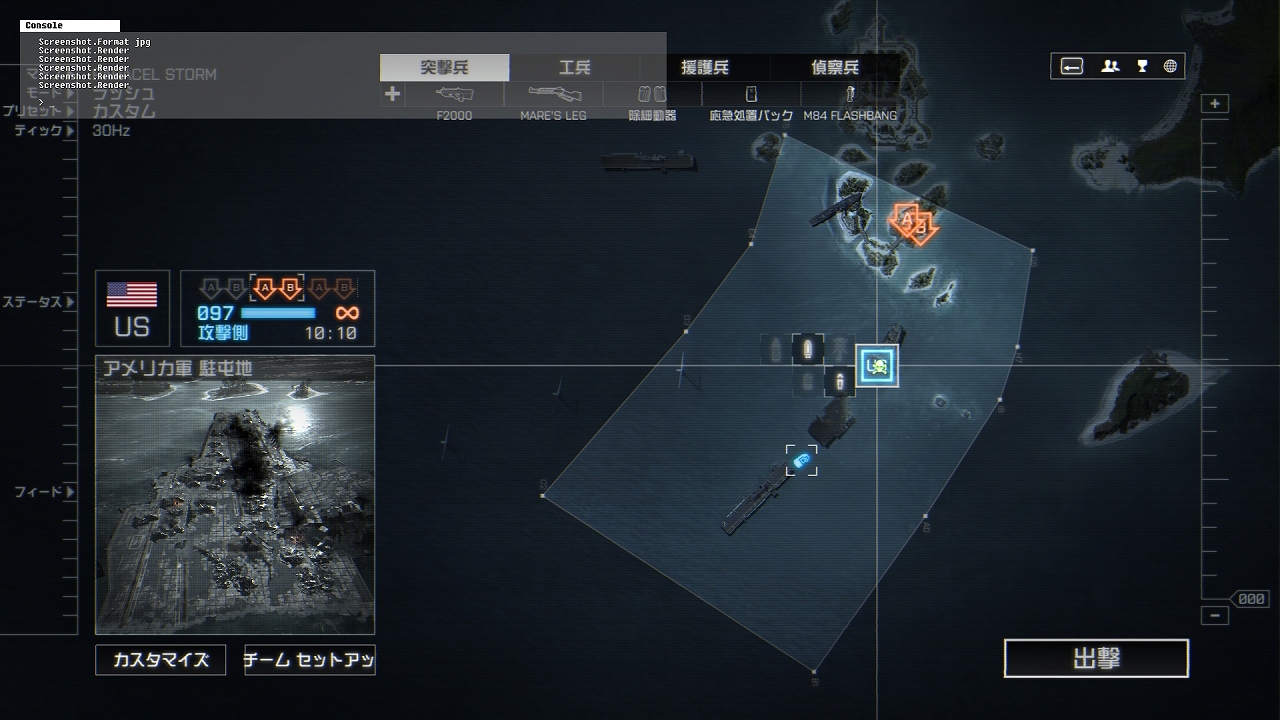
Task: Select the 突撃兵 assault class tab
Action: [x=445, y=68]
